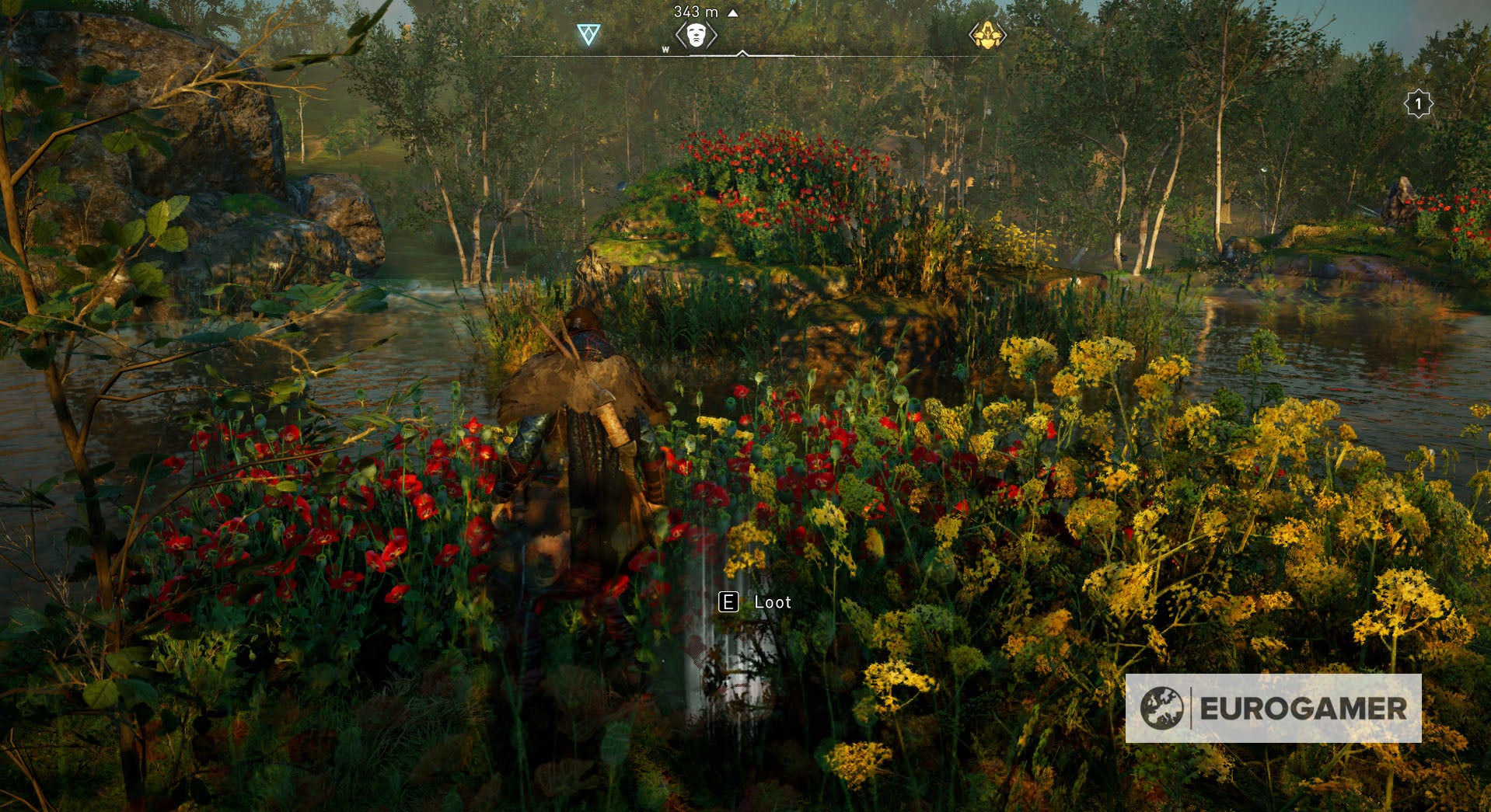Click the blue triangle waypoint icon on compass
The image size is (1491, 812).
click(591, 33)
